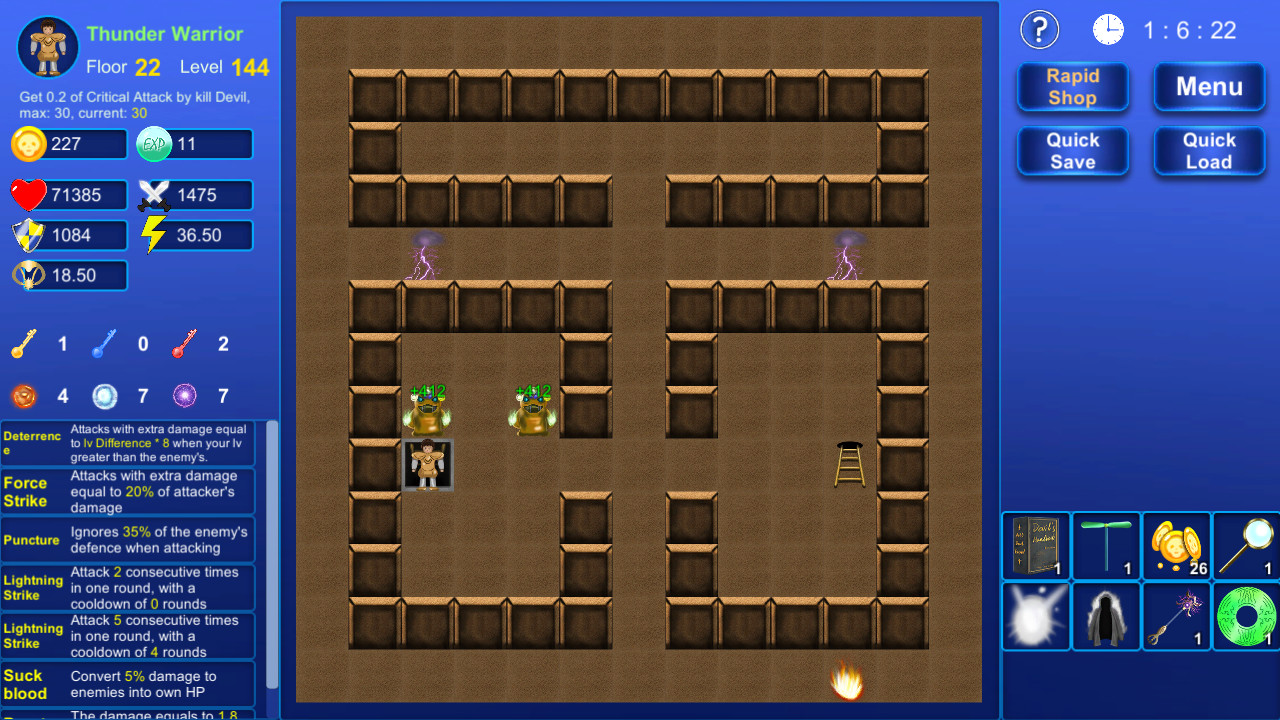This screenshot has height=720, width=1280.
Task: Click the crossed swords attack icon
Action: (155, 194)
